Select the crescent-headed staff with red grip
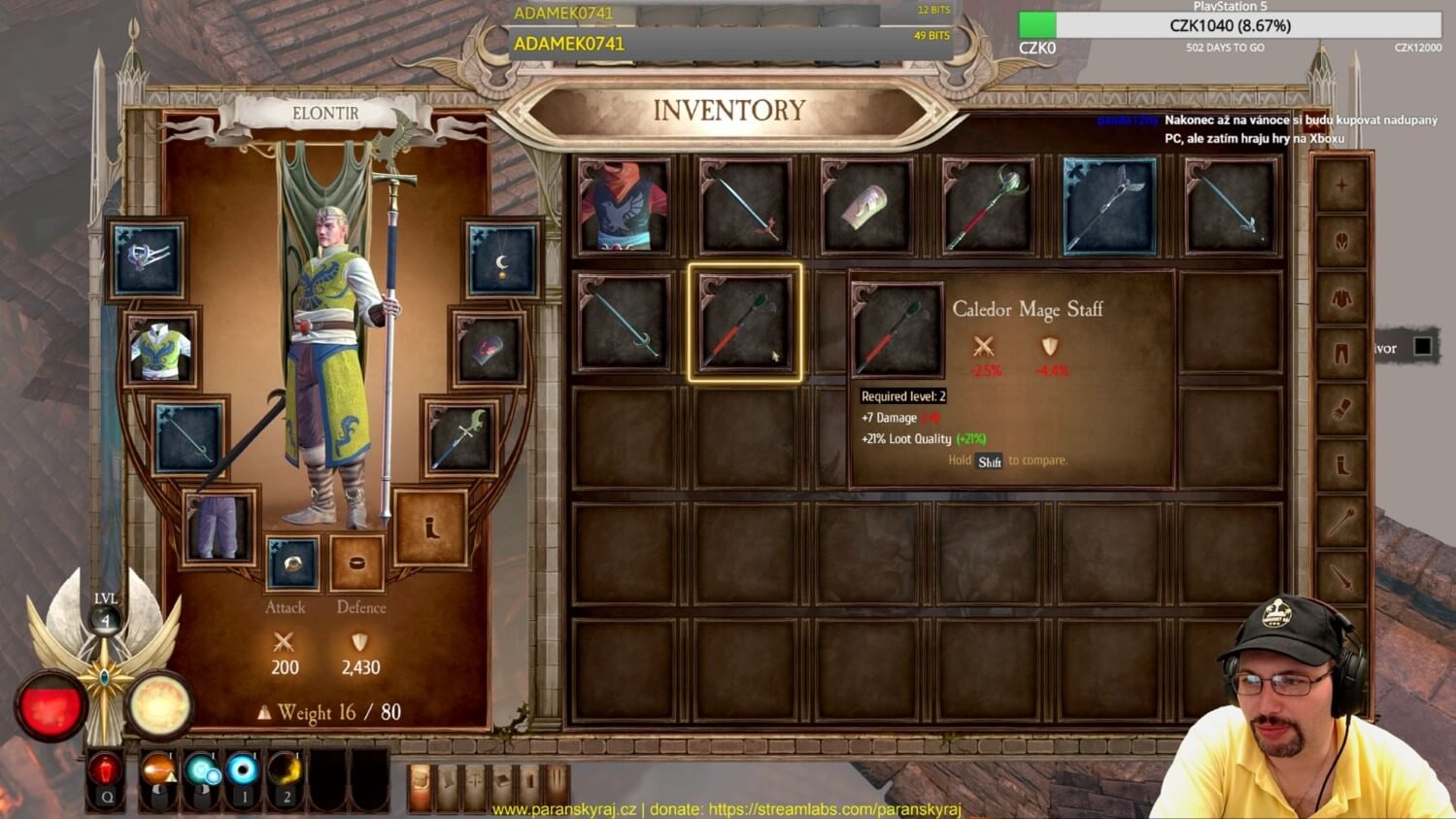Screen dimensions: 1456x819 (987, 206)
